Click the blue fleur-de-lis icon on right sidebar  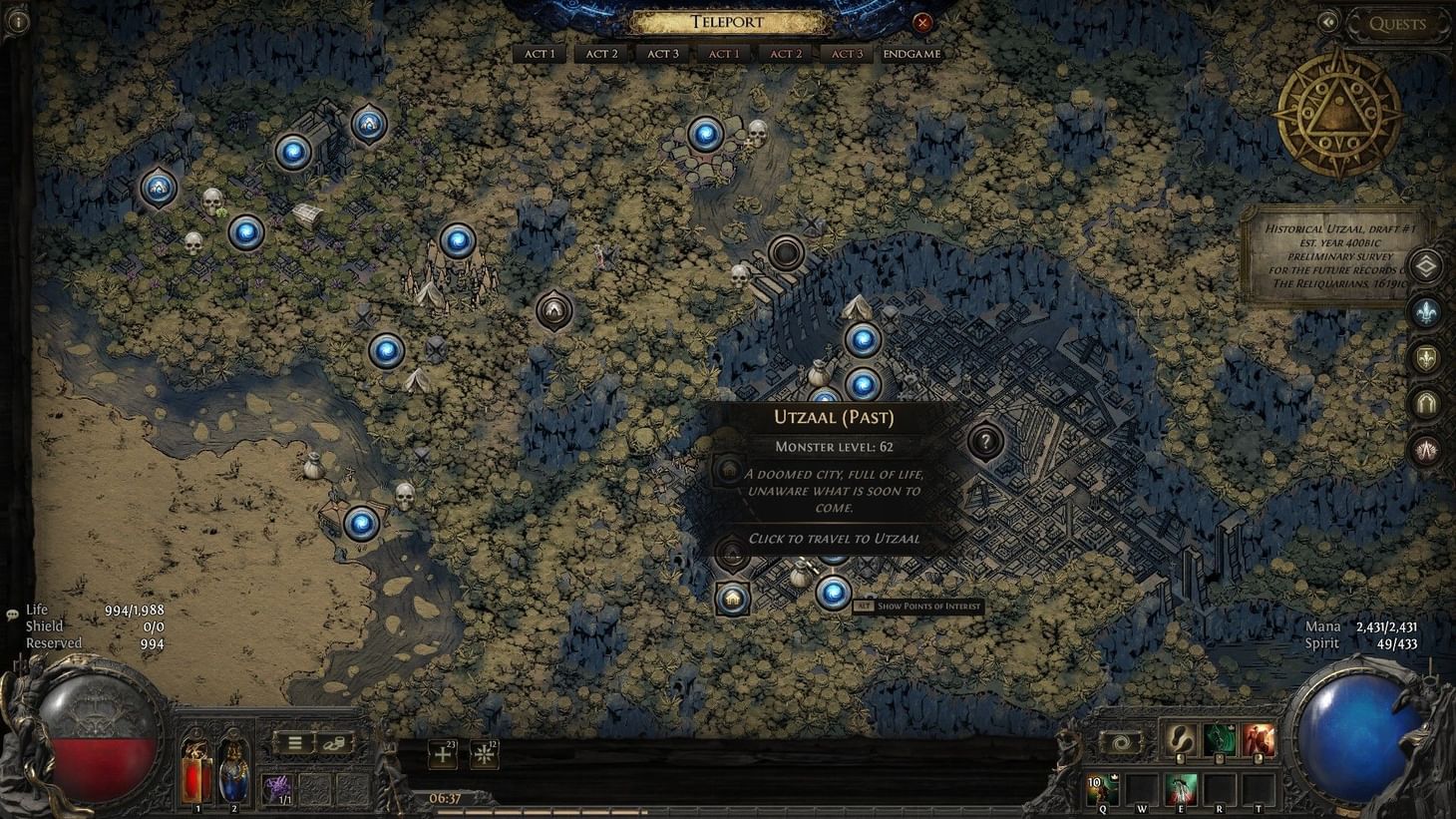tap(1425, 310)
